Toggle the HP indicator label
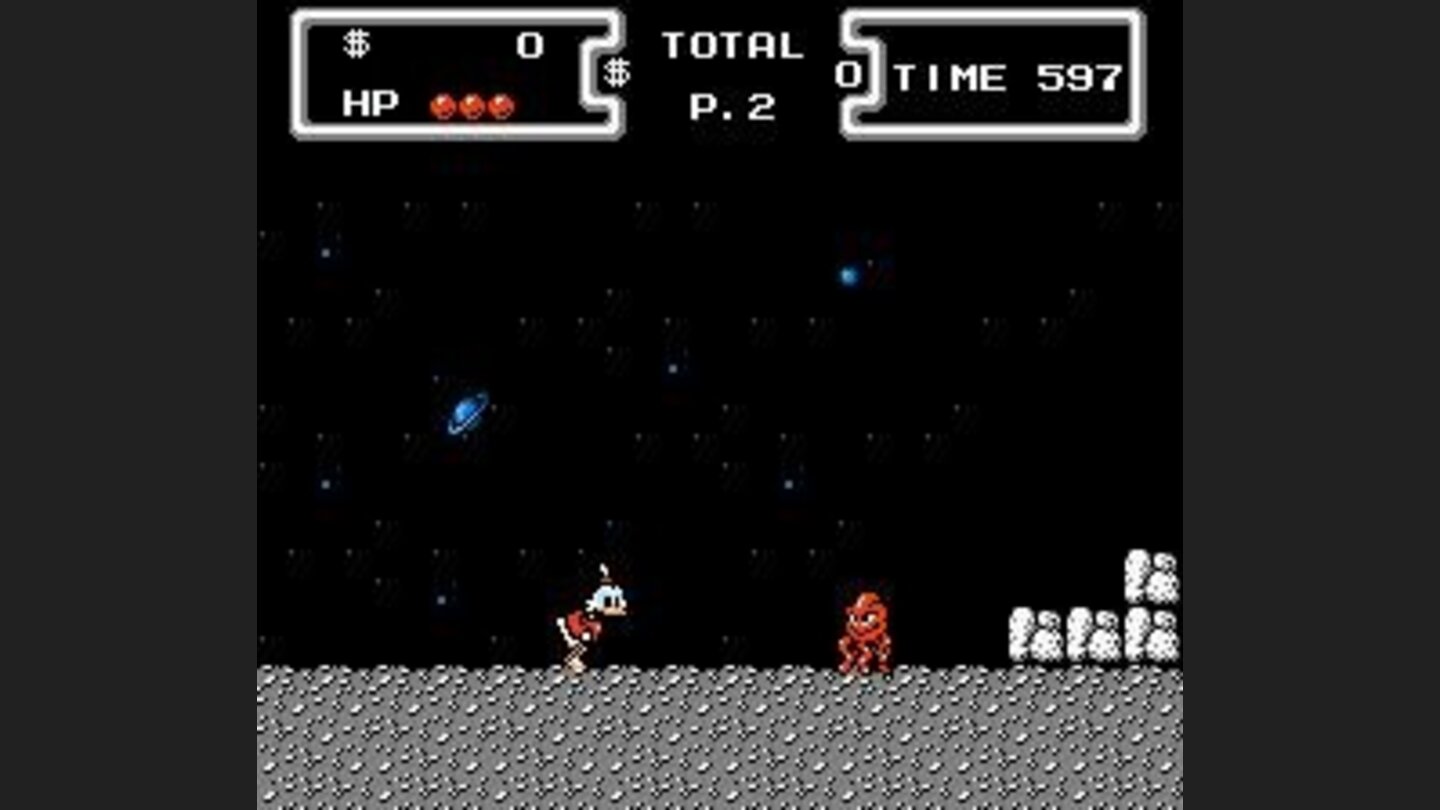Viewport: 1440px width, 810px height. pos(370,101)
